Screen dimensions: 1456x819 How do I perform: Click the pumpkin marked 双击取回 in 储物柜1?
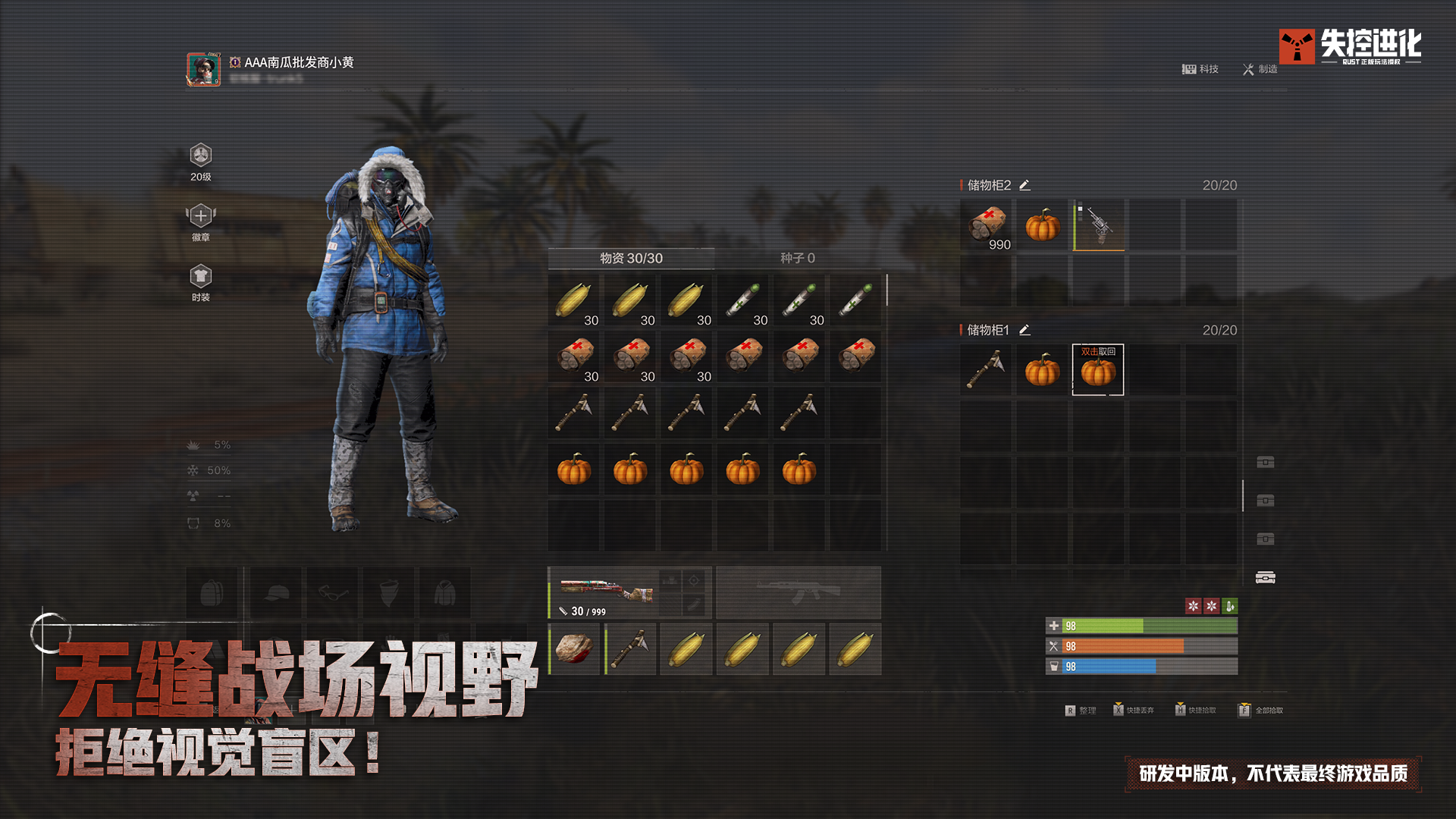(x=1098, y=369)
